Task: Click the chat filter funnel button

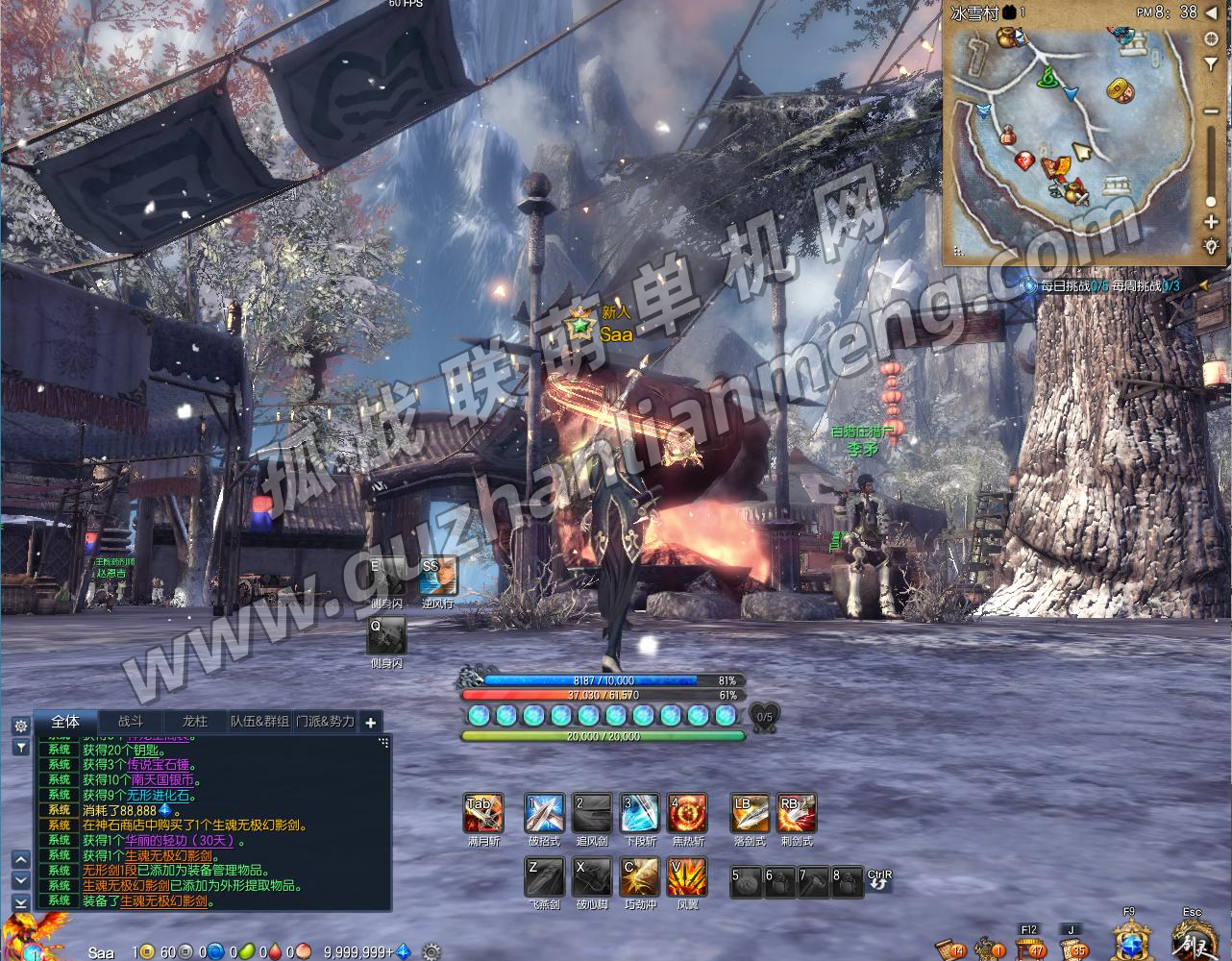Action: (20, 747)
